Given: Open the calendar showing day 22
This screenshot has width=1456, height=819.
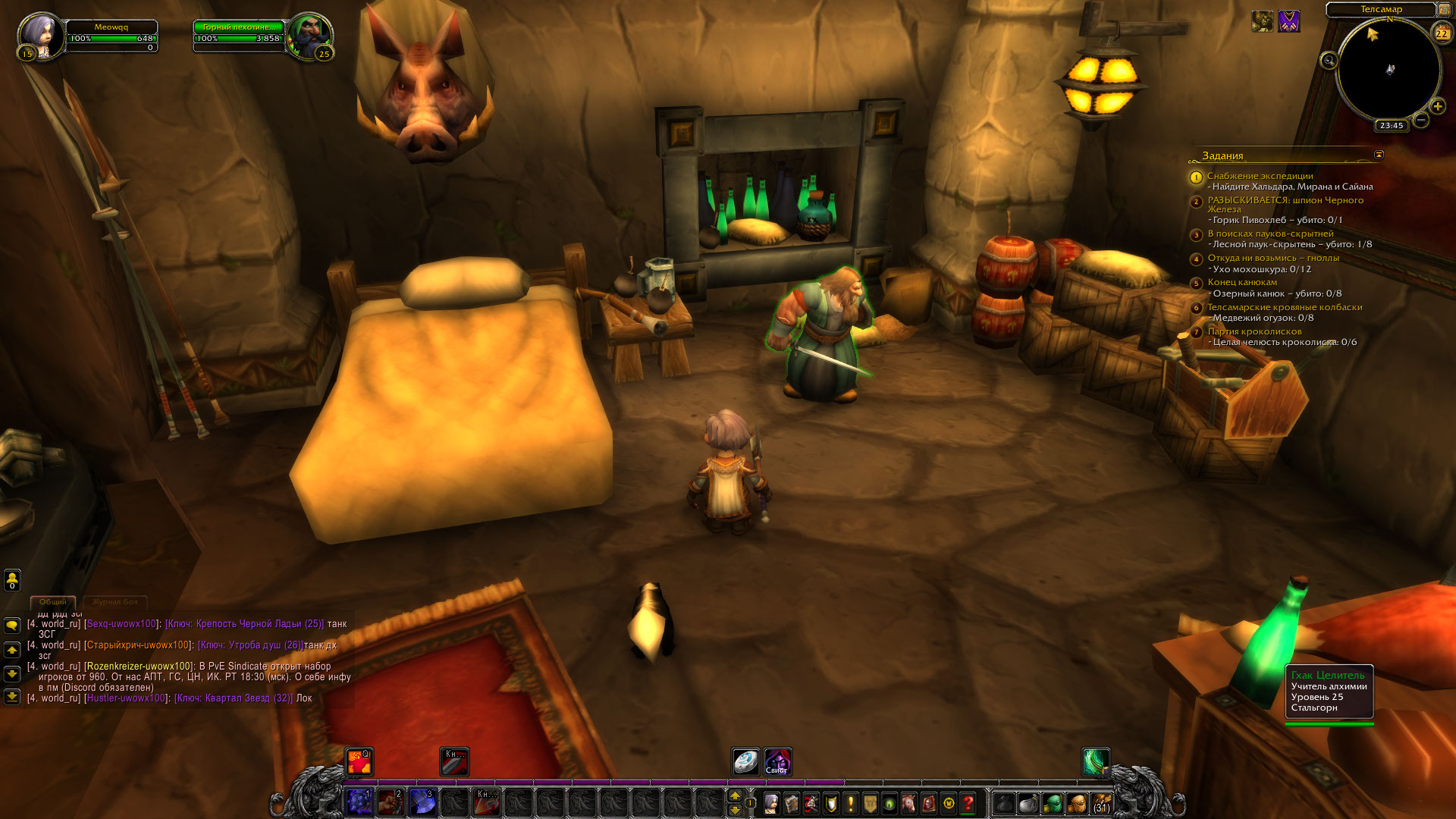Looking at the screenshot, I should [1441, 33].
